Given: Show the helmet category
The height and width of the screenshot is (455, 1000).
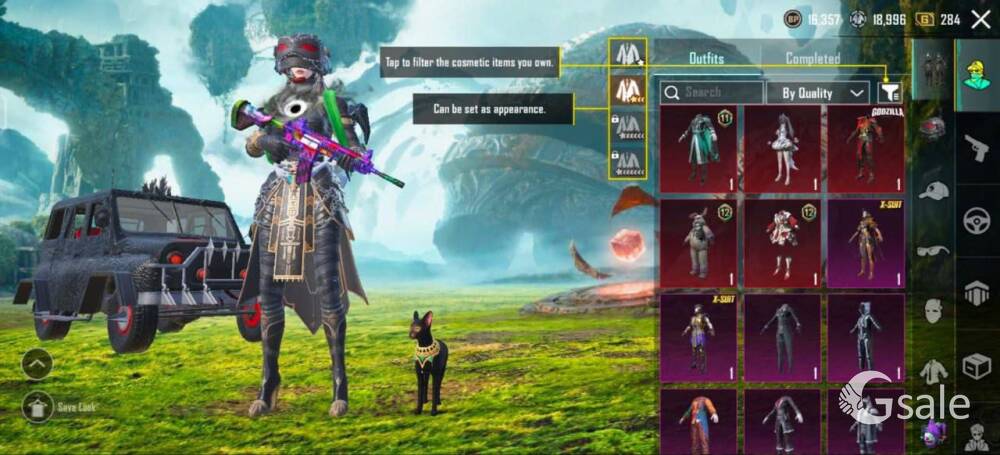Looking at the screenshot, I should click(x=933, y=129).
